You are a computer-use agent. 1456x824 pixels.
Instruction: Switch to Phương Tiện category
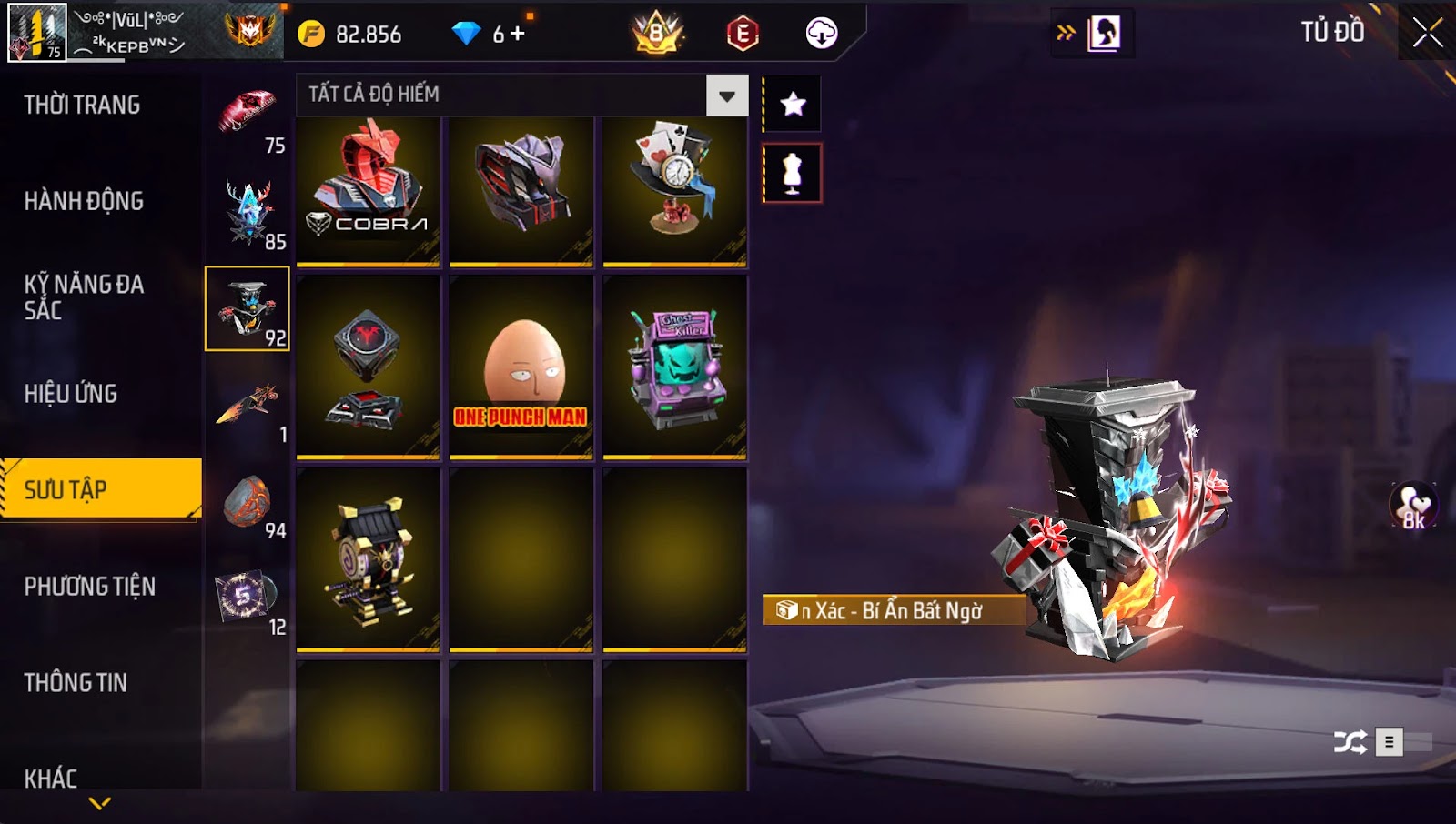click(x=89, y=587)
